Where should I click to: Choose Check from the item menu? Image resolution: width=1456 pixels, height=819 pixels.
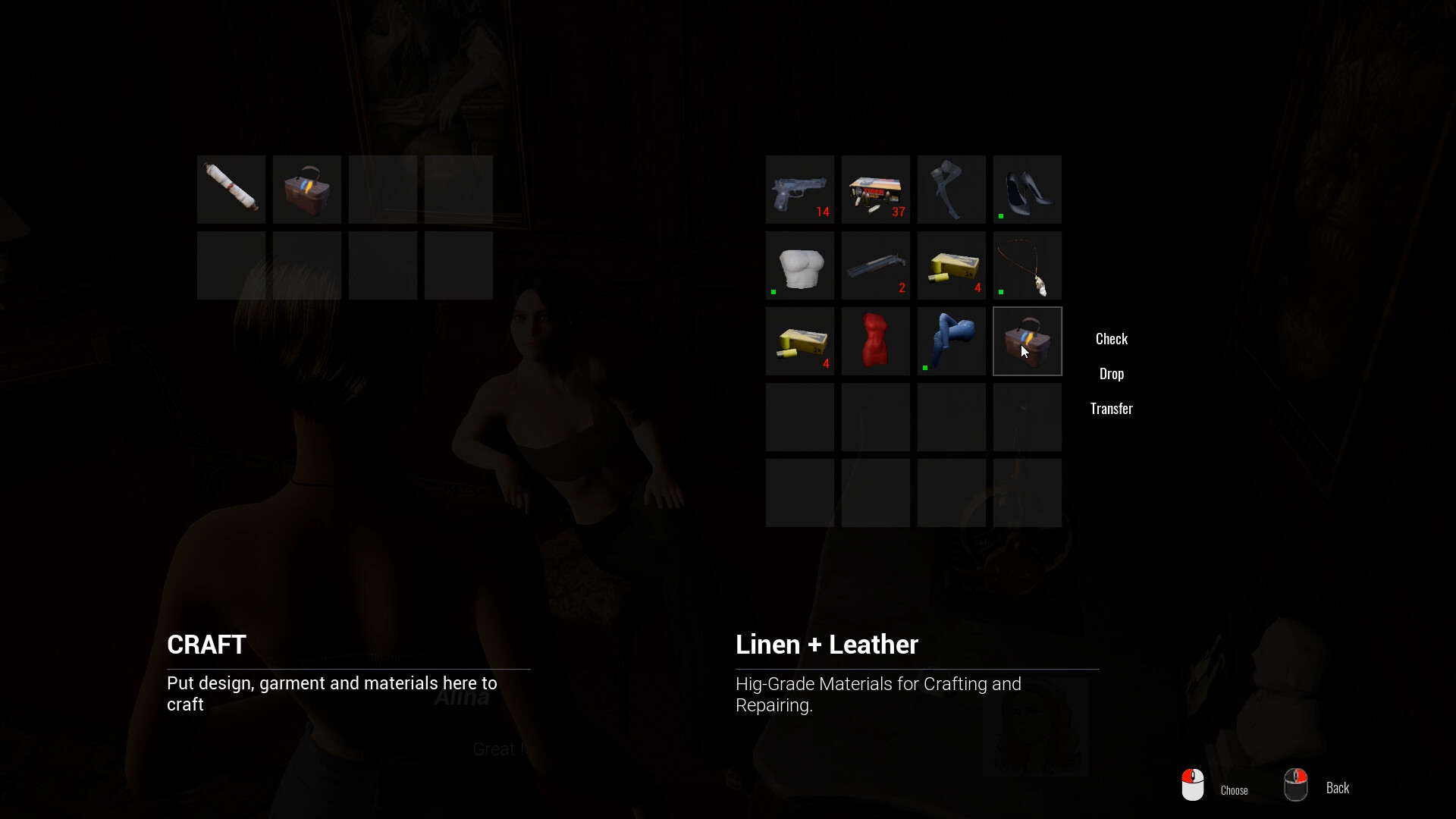[x=1111, y=338]
